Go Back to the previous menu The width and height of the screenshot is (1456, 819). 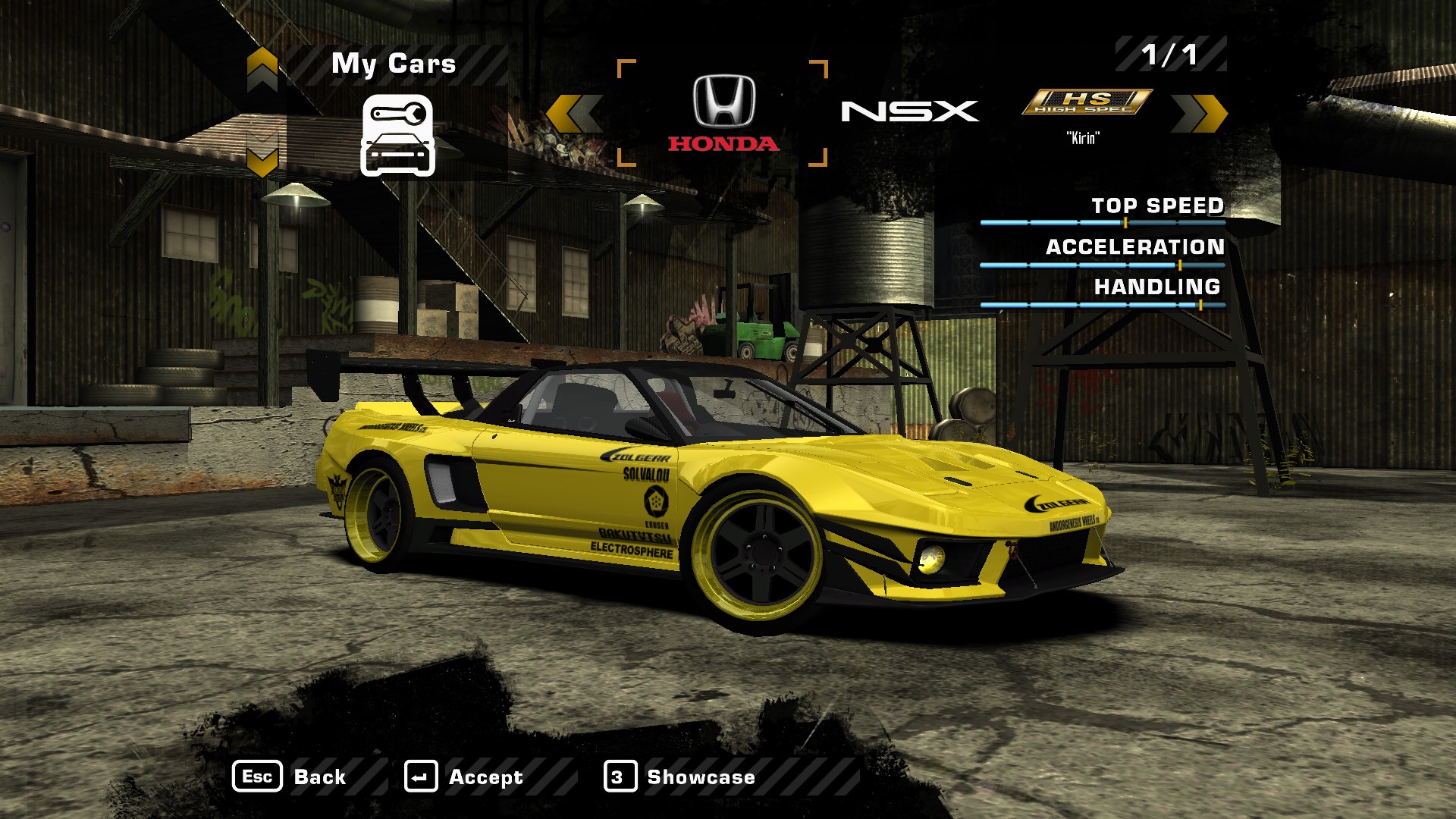[x=290, y=777]
